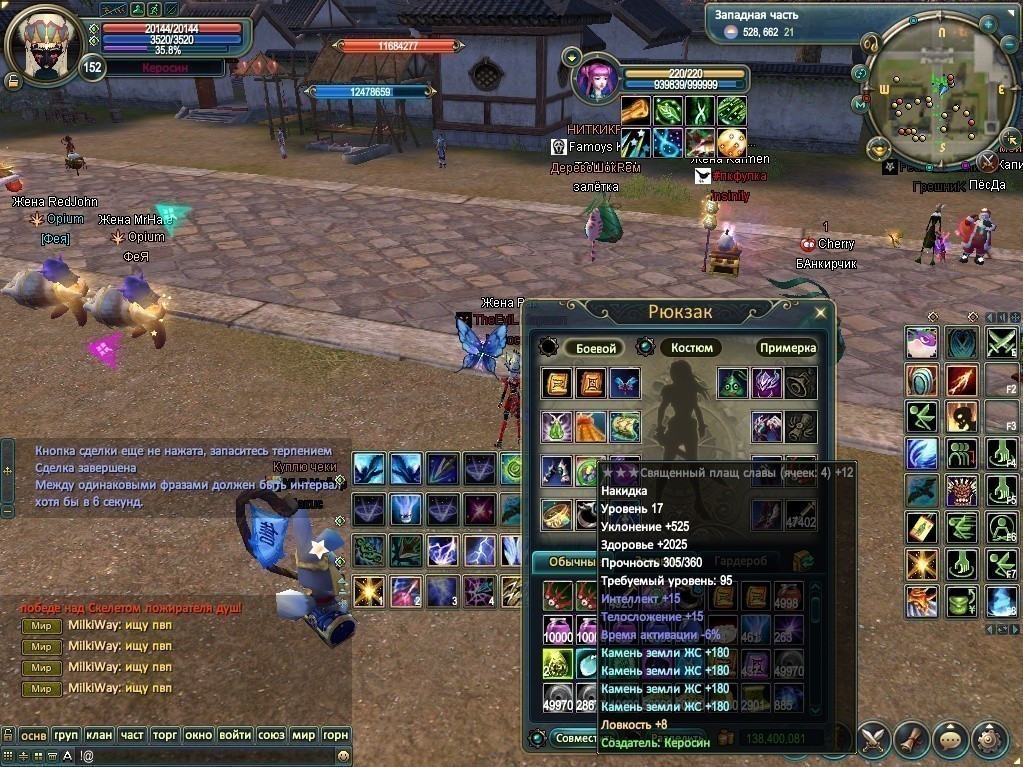Switch chat to the клан channel

(x=99, y=735)
